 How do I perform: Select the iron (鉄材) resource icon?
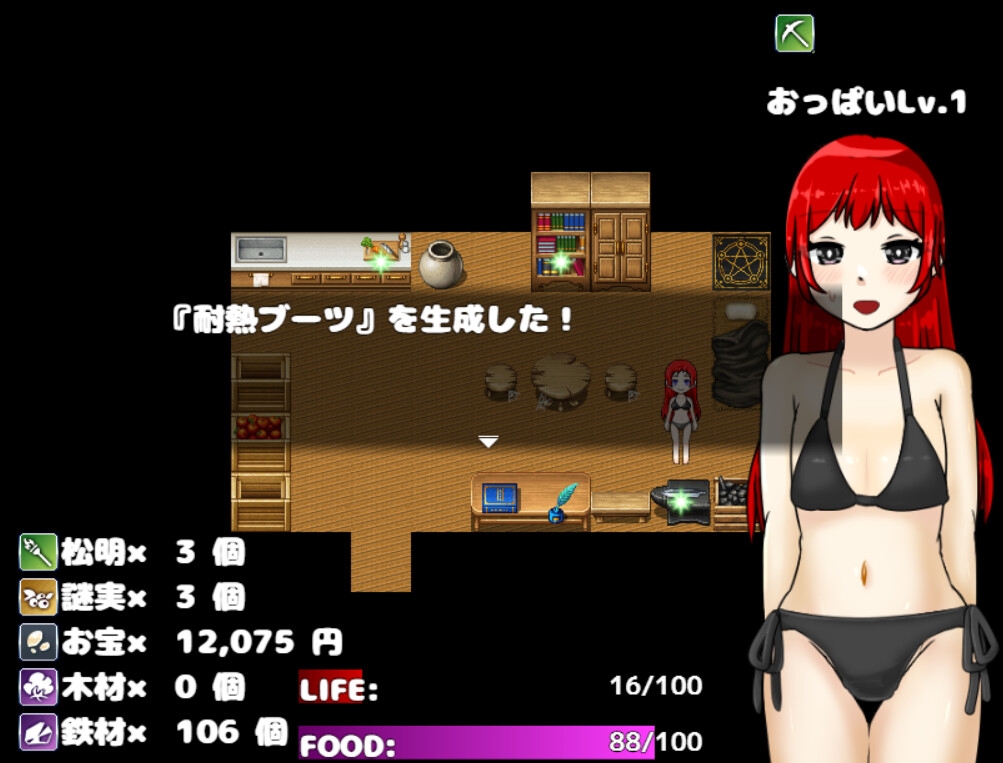click(37, 732)
